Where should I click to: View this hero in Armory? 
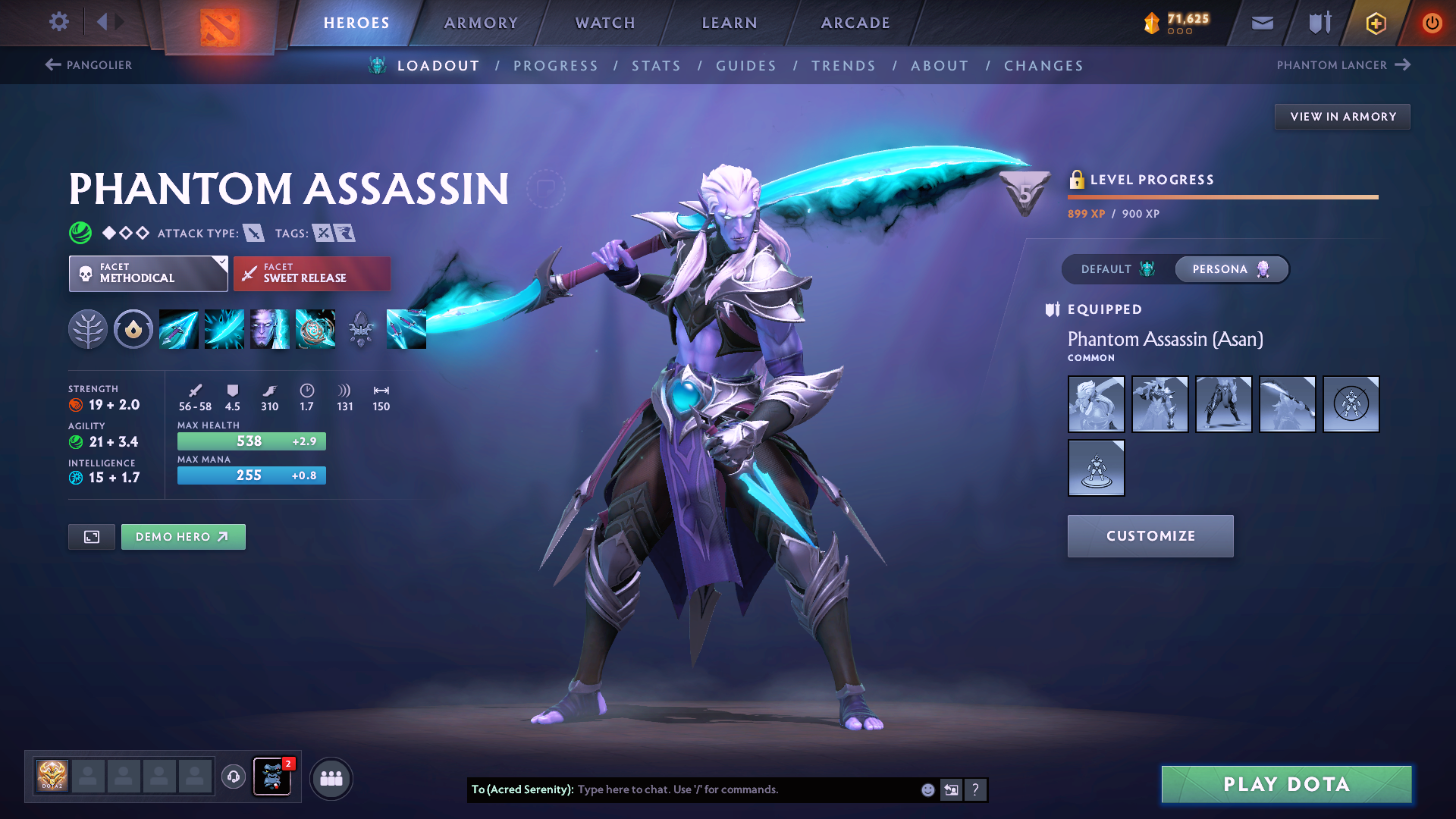click(1342, 117)
